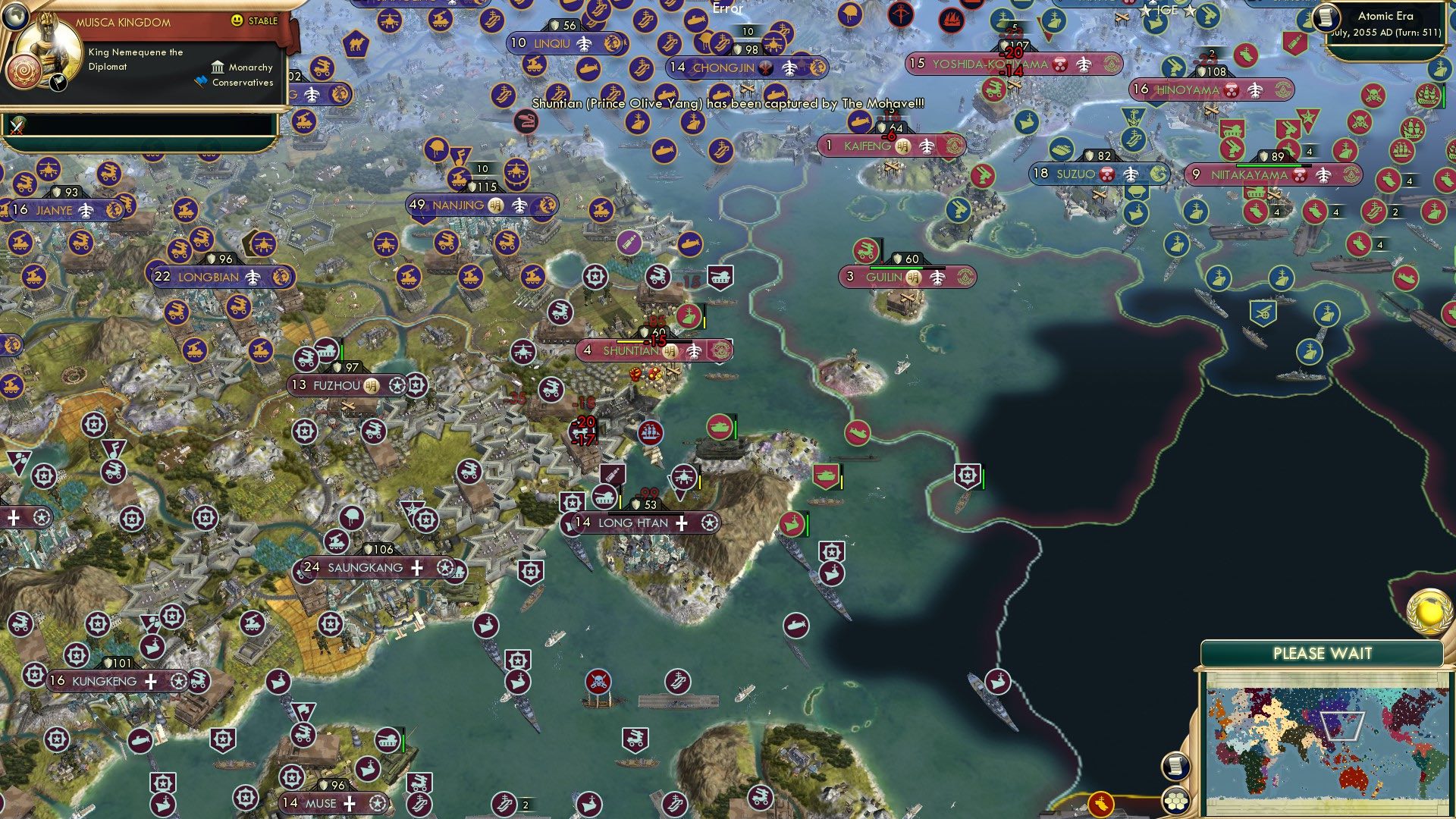Click the PLEASE WAIT turn button
The height and width of the screenshot is (819, 1456).
(1322, 654)
